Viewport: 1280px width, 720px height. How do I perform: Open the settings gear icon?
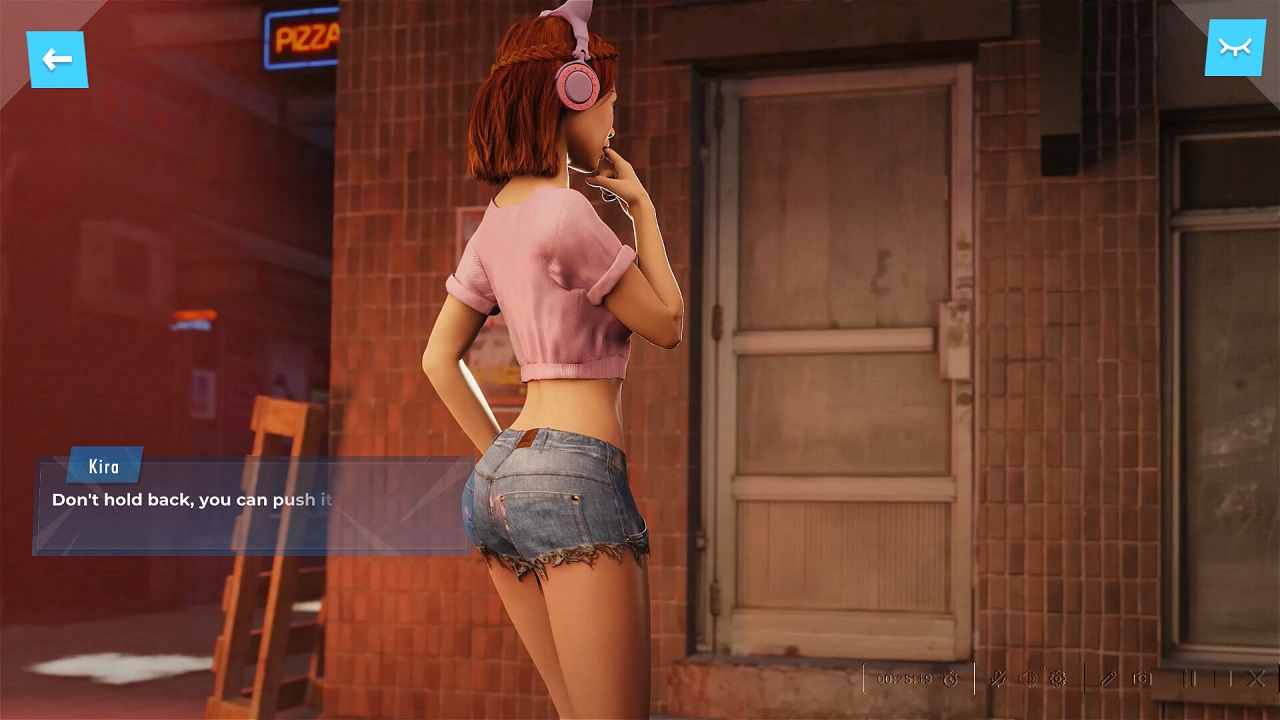pos(1058,678)
